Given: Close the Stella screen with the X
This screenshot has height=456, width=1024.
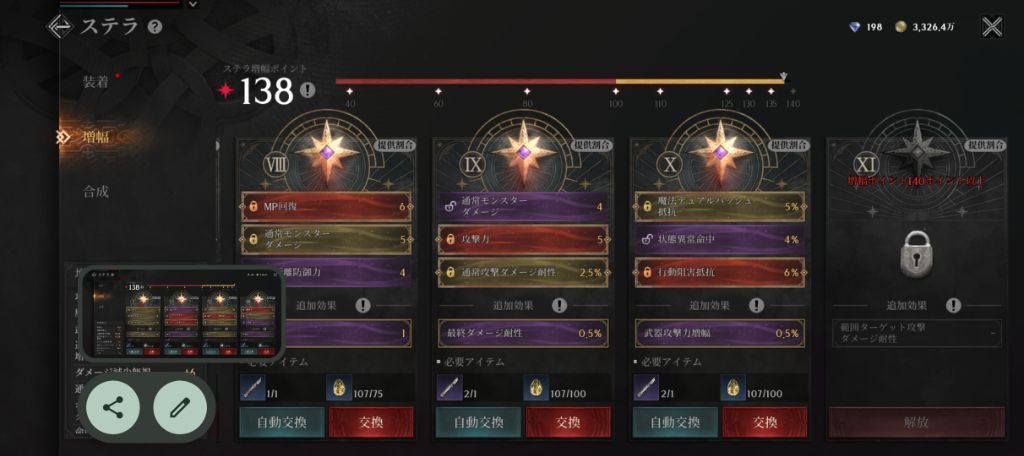Looking at the screenshot, I should pos(991,27).
